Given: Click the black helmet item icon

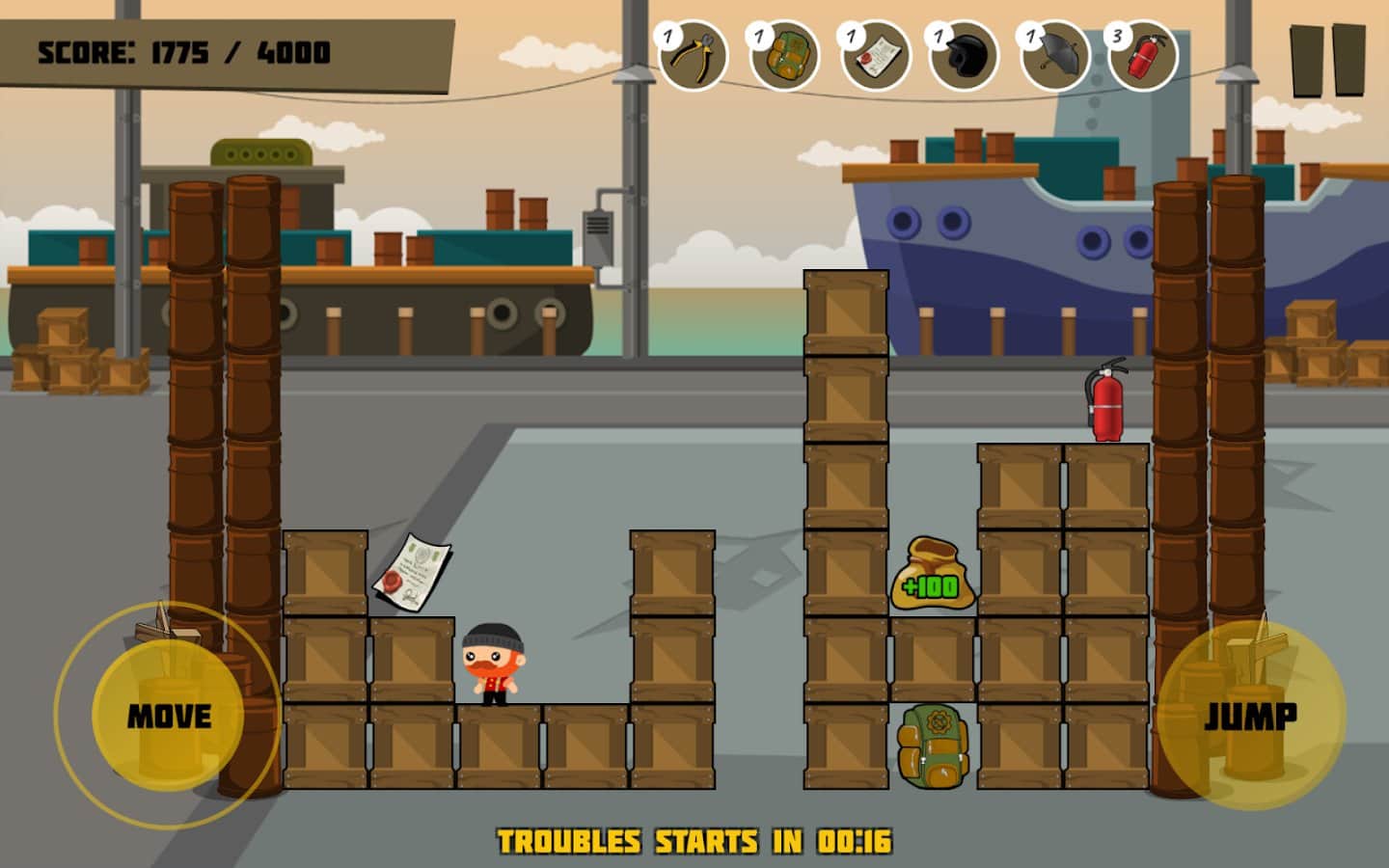Looking at the screenshot, I should (964, 56).
